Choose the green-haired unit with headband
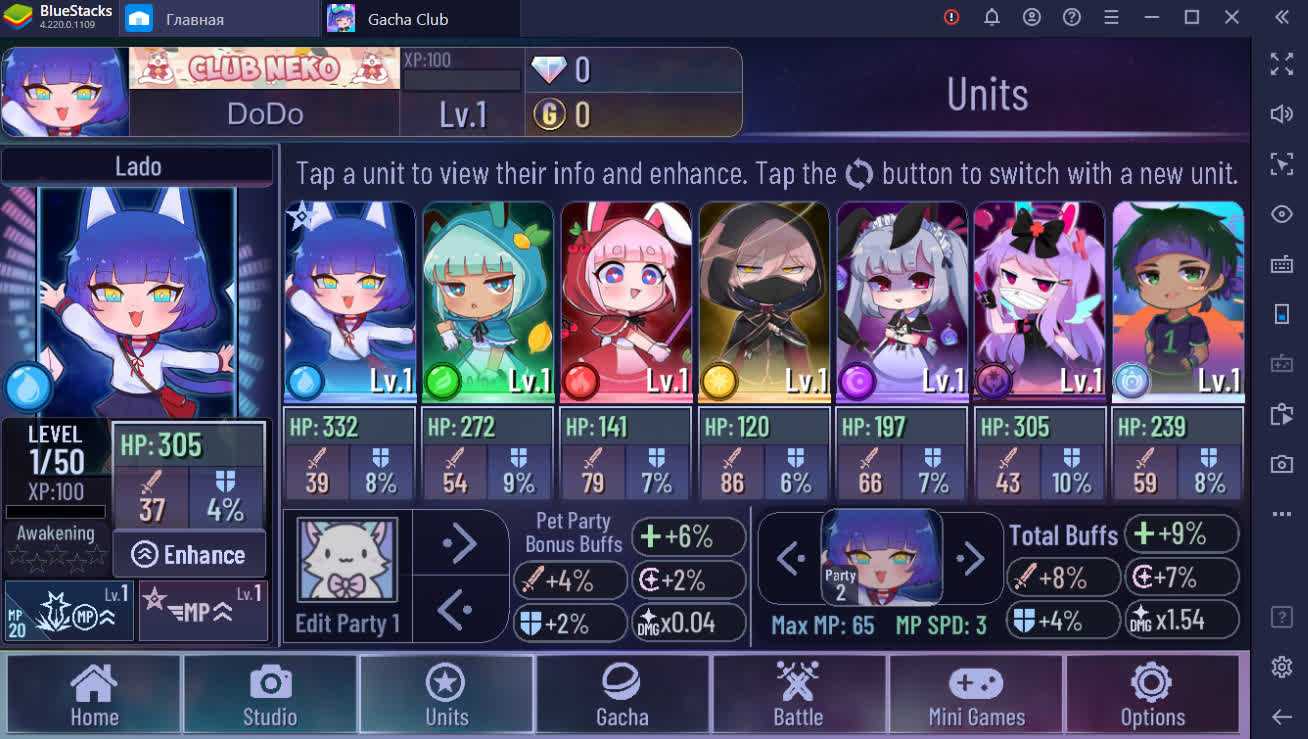Image resolution: width=1308 pixels, height=739 pixels. click(x=1177, y=302)
